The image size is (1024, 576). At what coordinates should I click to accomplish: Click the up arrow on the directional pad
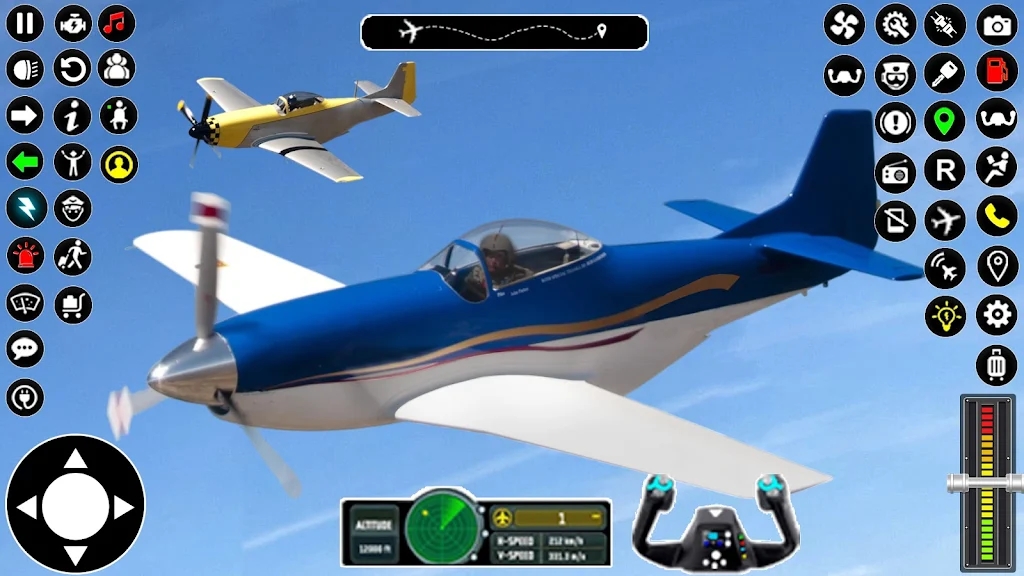click(x=75, y=460)
